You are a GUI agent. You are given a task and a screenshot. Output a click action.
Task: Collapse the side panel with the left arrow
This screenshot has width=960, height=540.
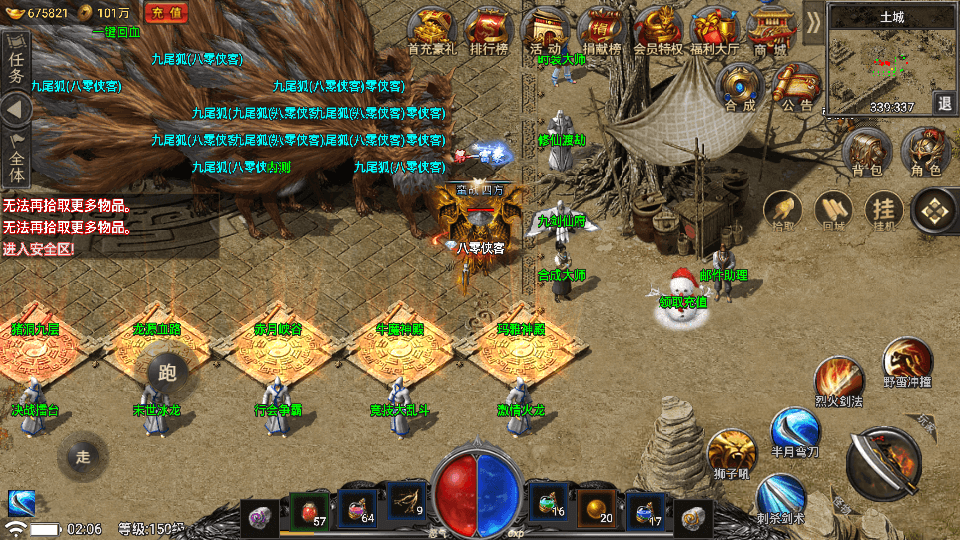coord(15,109)
